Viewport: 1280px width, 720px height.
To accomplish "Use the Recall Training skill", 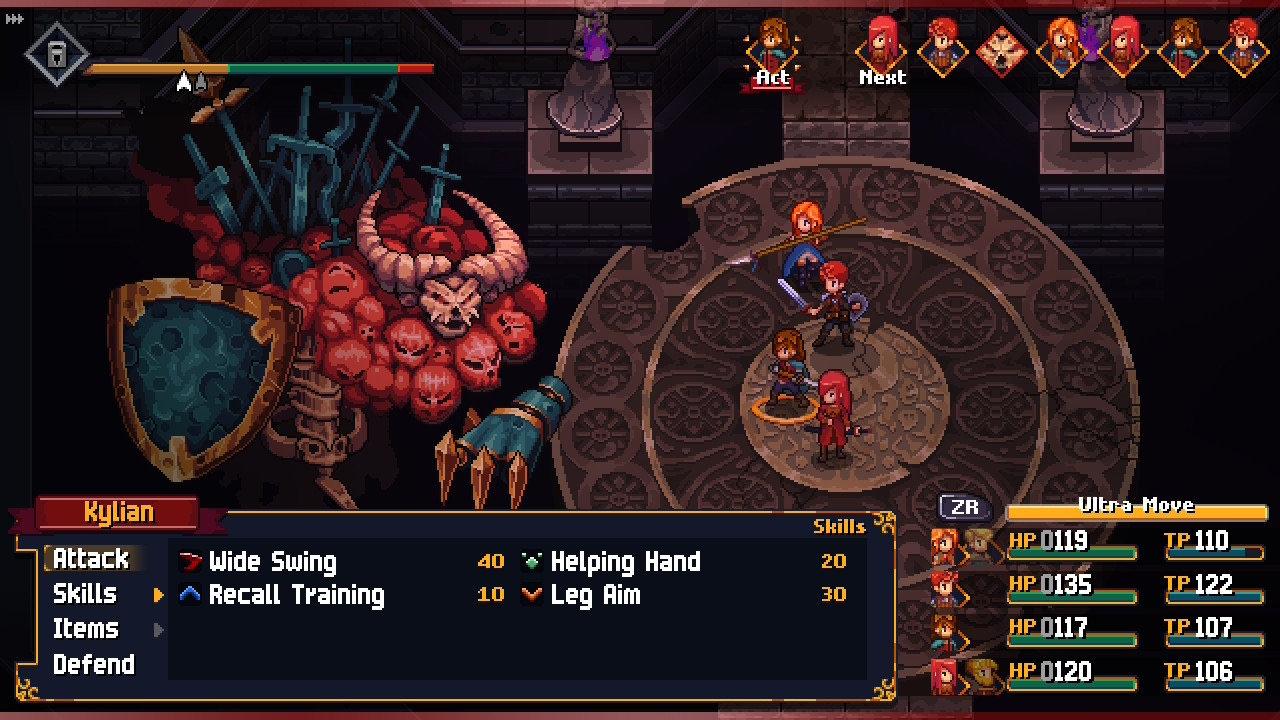I will [x=296, y=595].
